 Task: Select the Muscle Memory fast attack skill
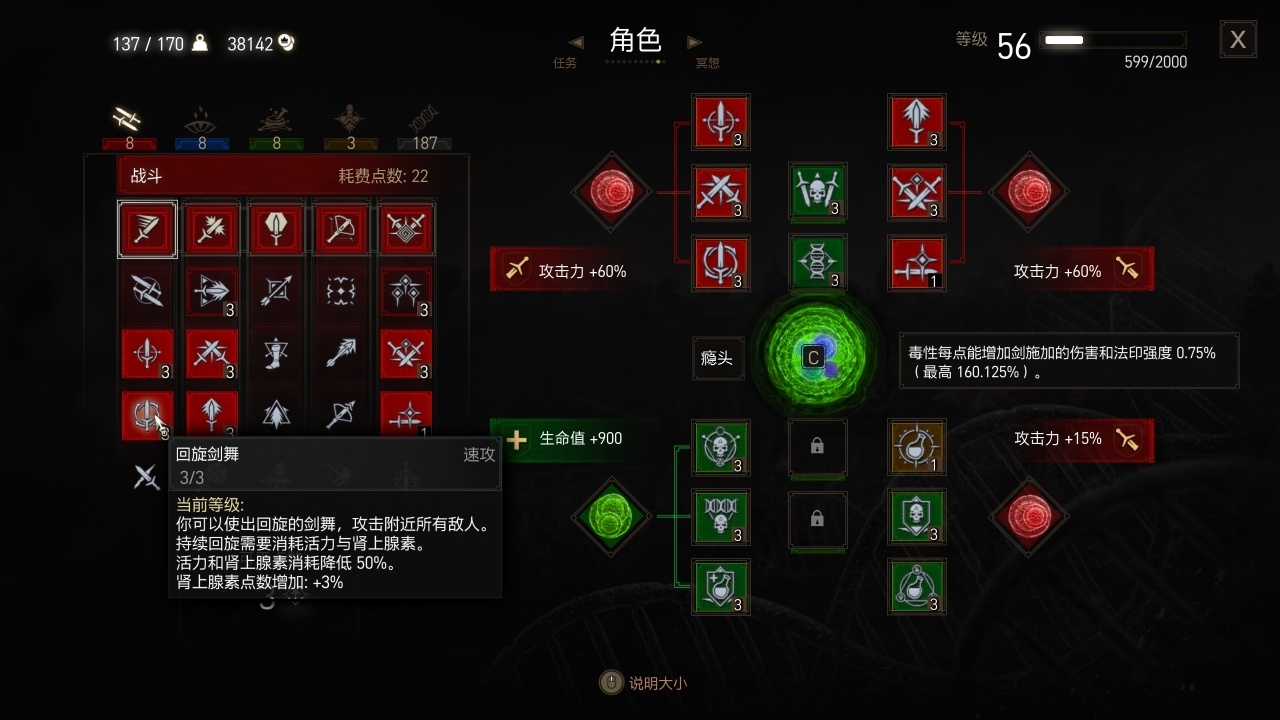click(x=147, y=229)
